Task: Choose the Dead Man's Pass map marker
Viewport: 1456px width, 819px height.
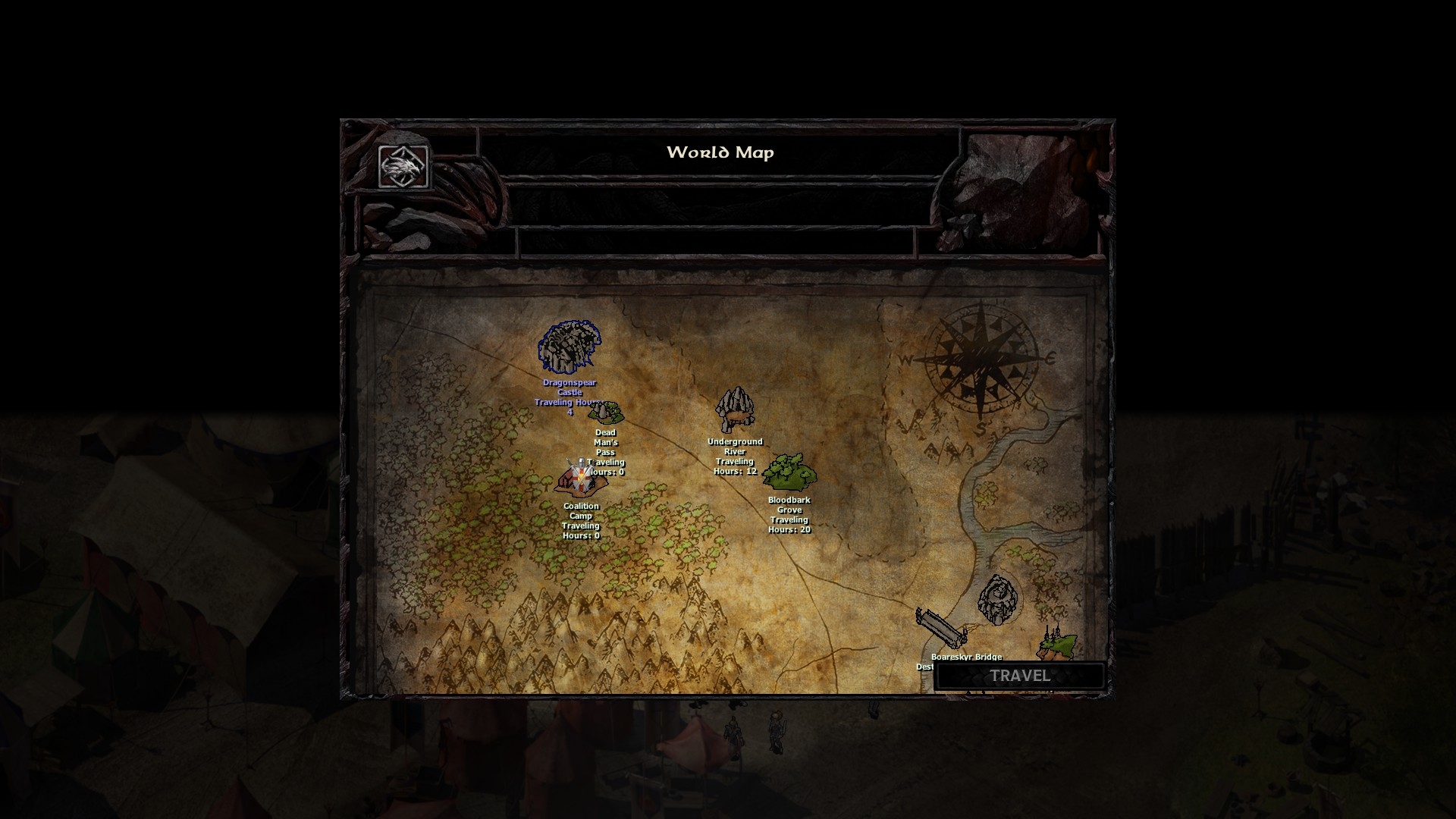Action: (x=607, y=413)
